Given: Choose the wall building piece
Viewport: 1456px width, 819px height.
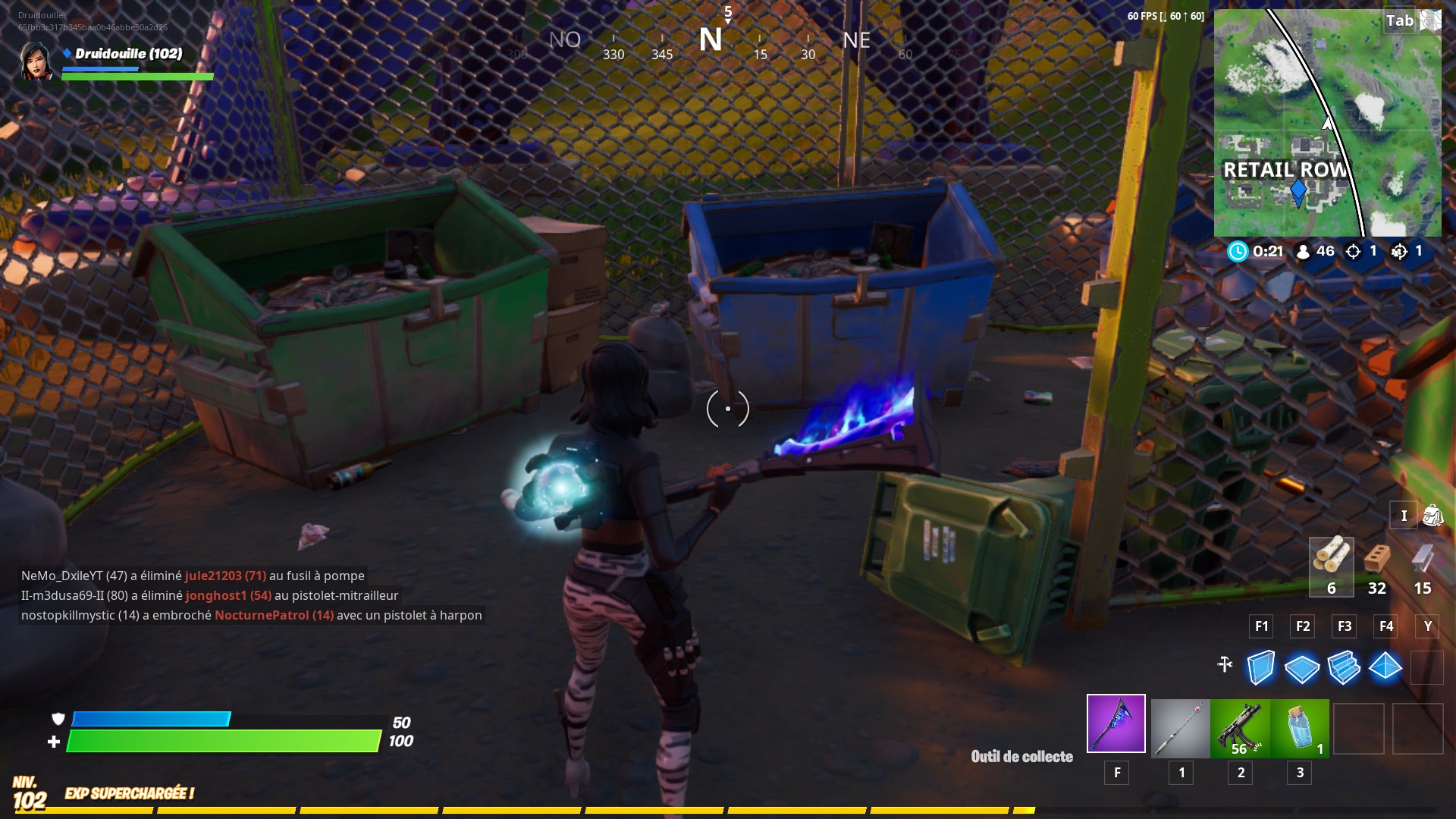Looking at the screenshot, I should [1260, 668].
